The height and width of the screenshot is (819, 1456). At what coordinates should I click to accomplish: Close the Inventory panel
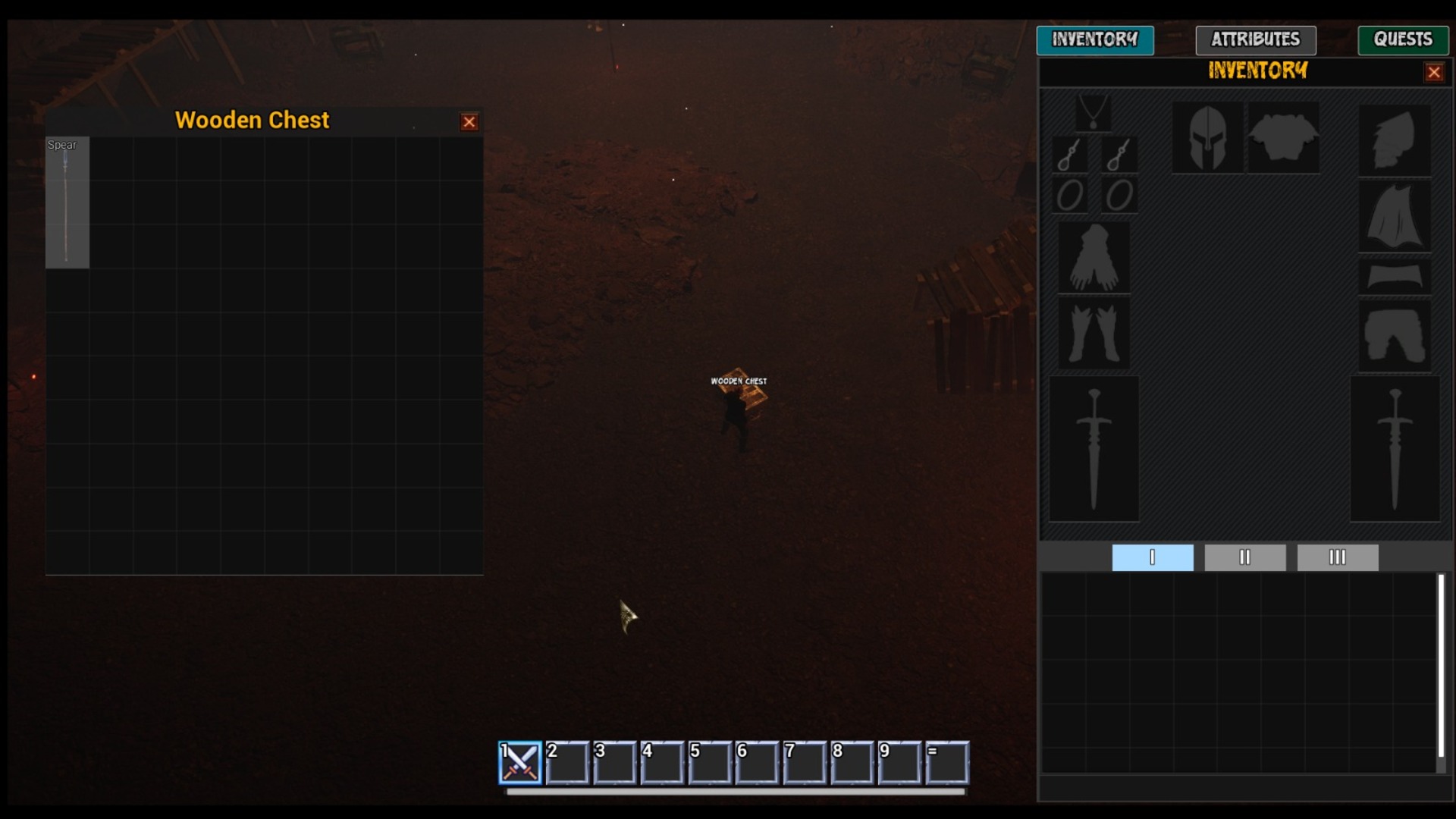pyautogui.click(x=1433, y=73)
